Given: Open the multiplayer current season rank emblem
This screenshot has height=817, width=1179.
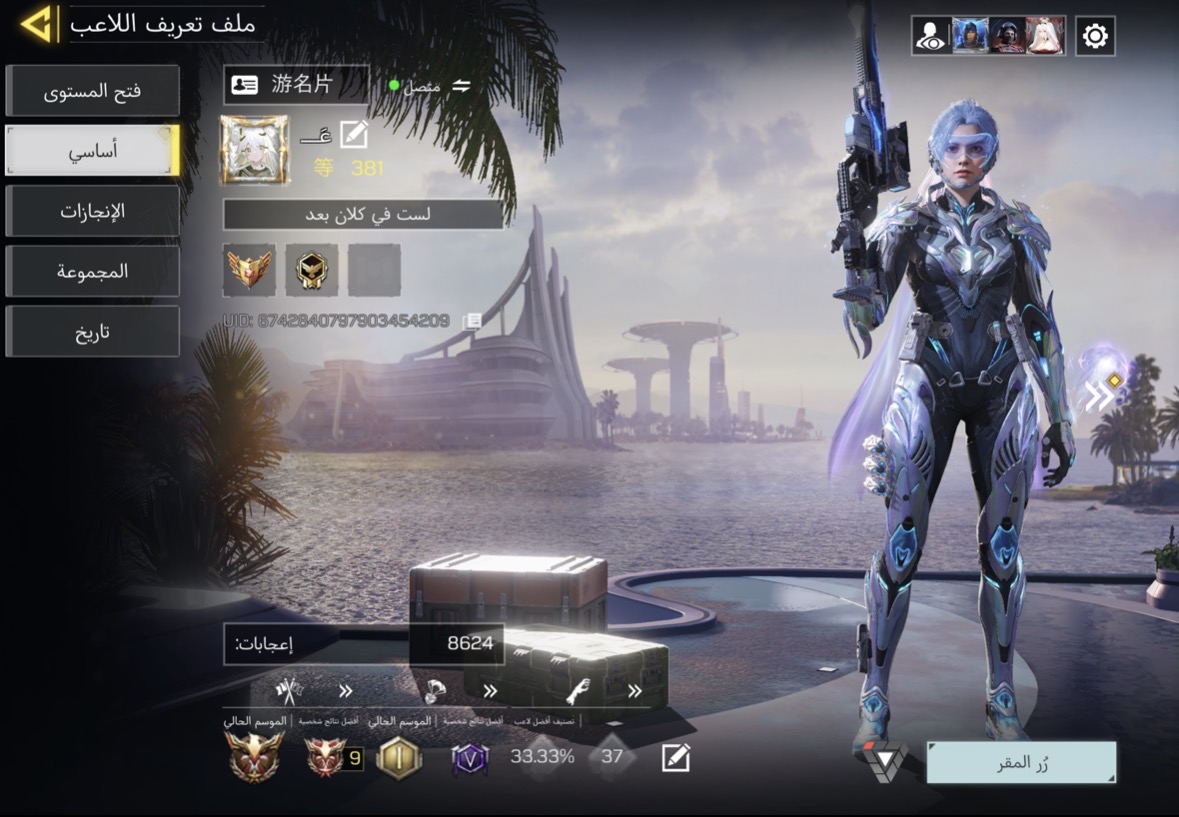Looking at the screenshot, I should pyautogui.click(x=253, y=757).
